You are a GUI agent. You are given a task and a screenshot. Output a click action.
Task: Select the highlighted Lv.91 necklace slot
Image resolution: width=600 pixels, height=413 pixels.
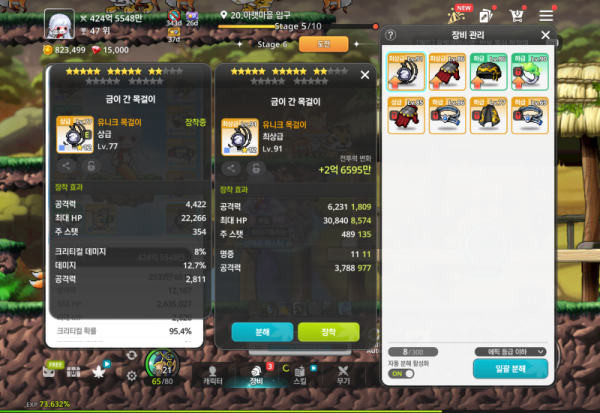(405, 71)
